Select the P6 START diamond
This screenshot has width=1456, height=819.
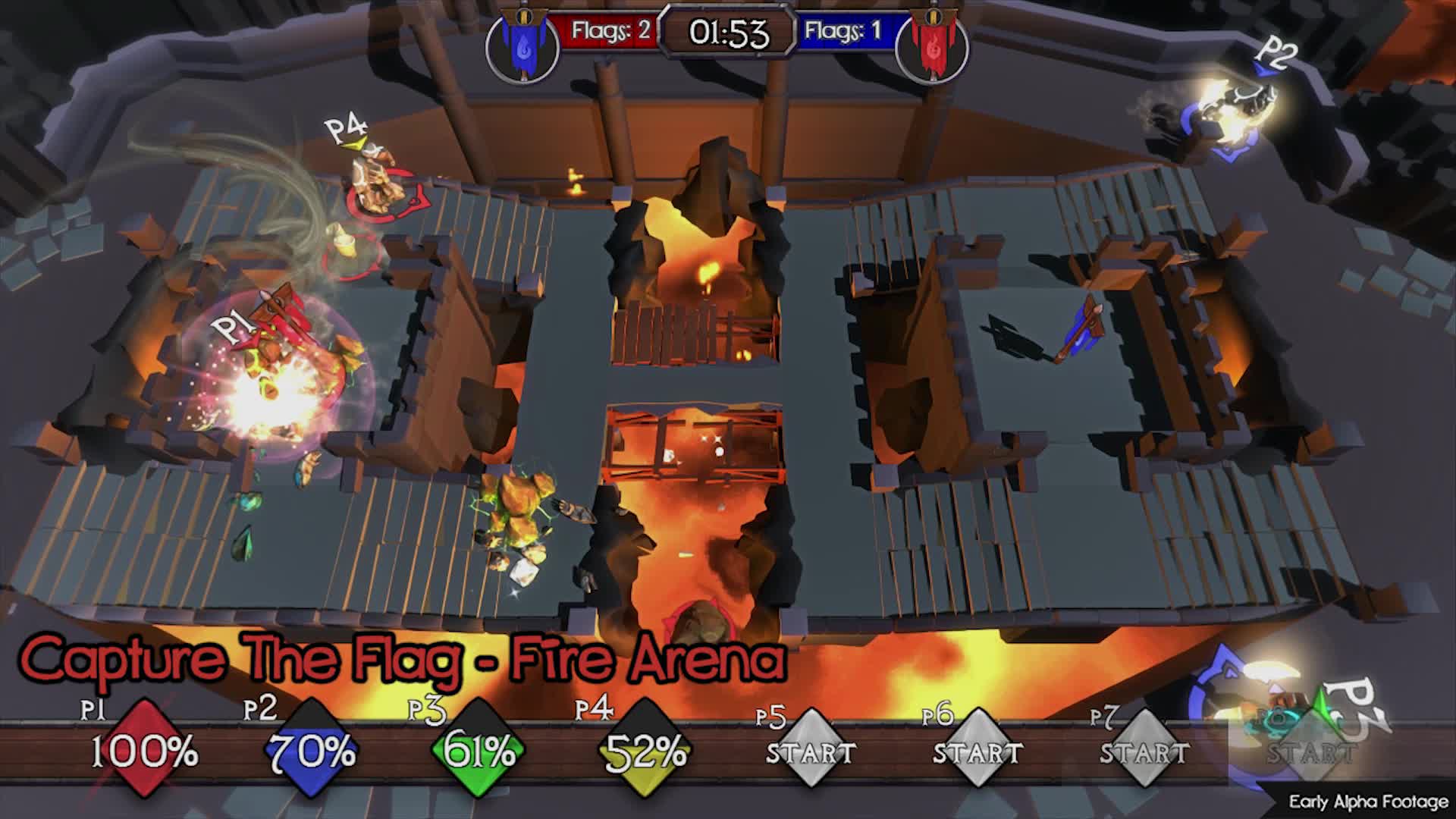click(x=977, y=752)
